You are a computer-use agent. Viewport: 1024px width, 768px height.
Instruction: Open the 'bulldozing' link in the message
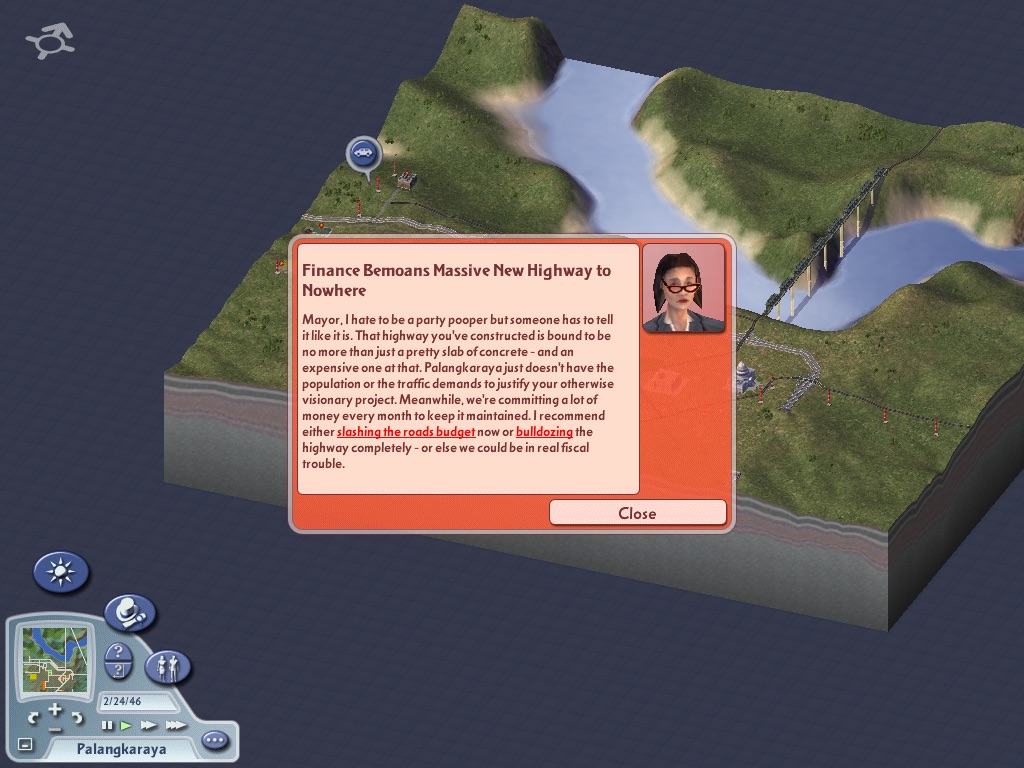coord(544,432)
